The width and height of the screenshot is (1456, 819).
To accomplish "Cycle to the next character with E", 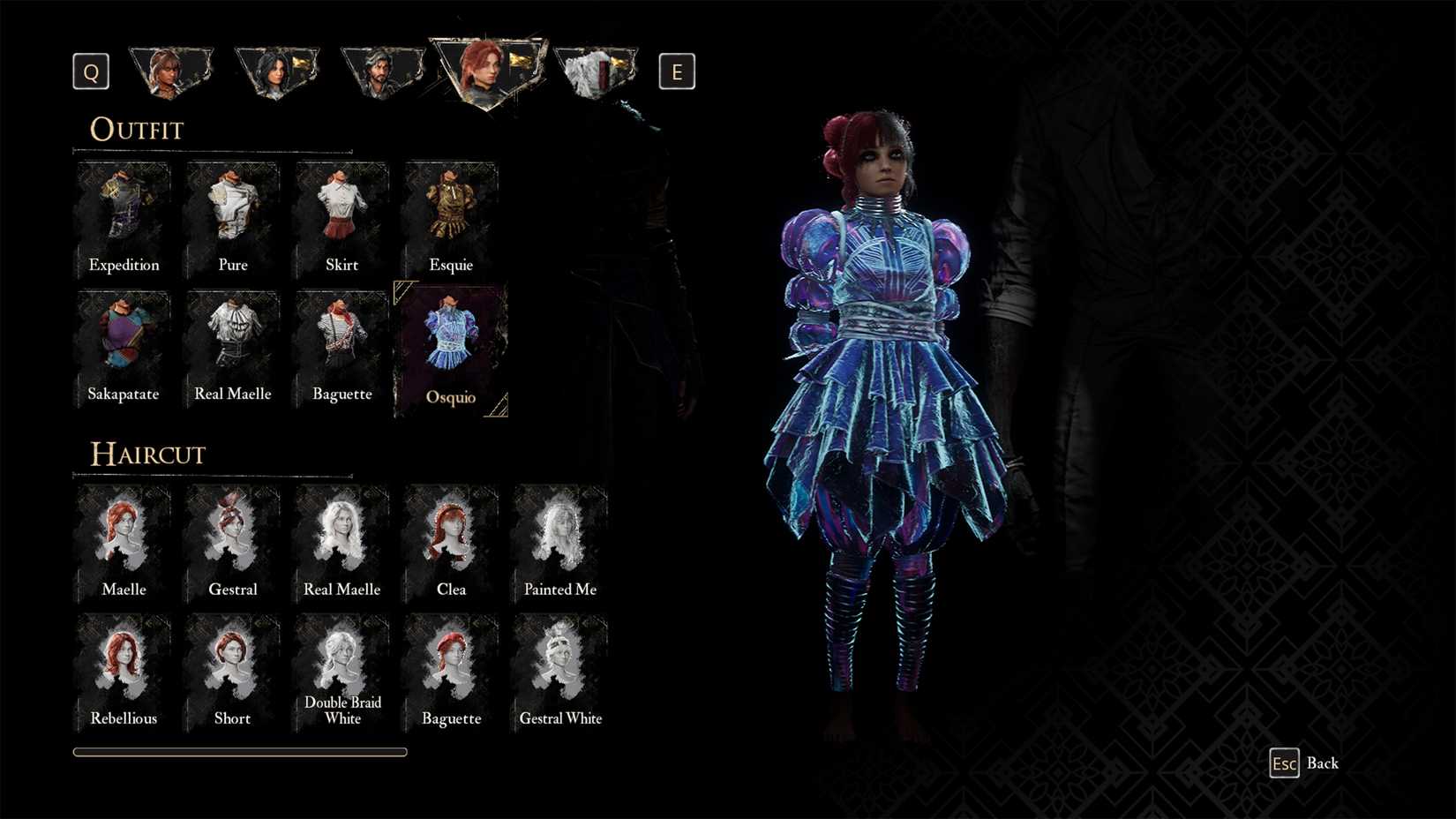I will tap(677, 71).
